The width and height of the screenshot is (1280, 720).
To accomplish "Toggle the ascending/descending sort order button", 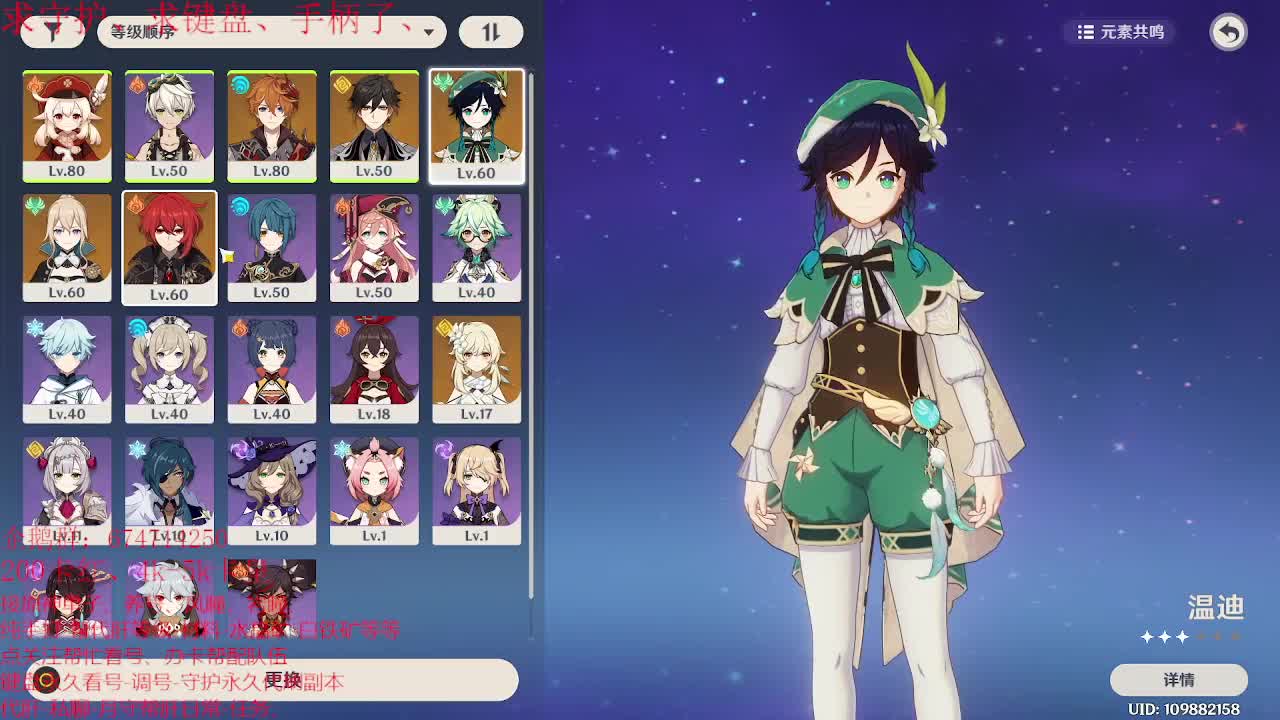I will (490, 32).
